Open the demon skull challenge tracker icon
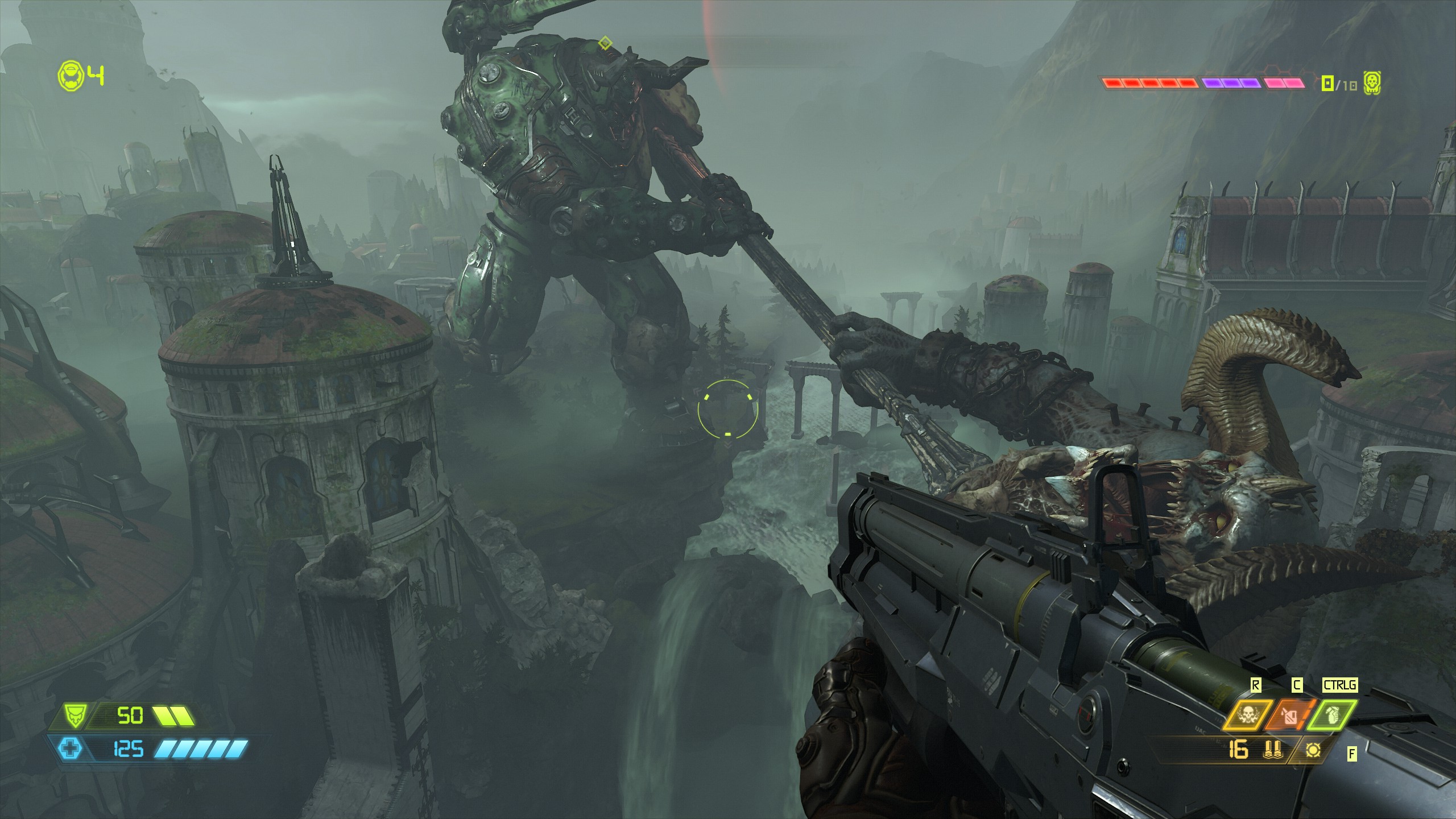 tap(1372, 84)
